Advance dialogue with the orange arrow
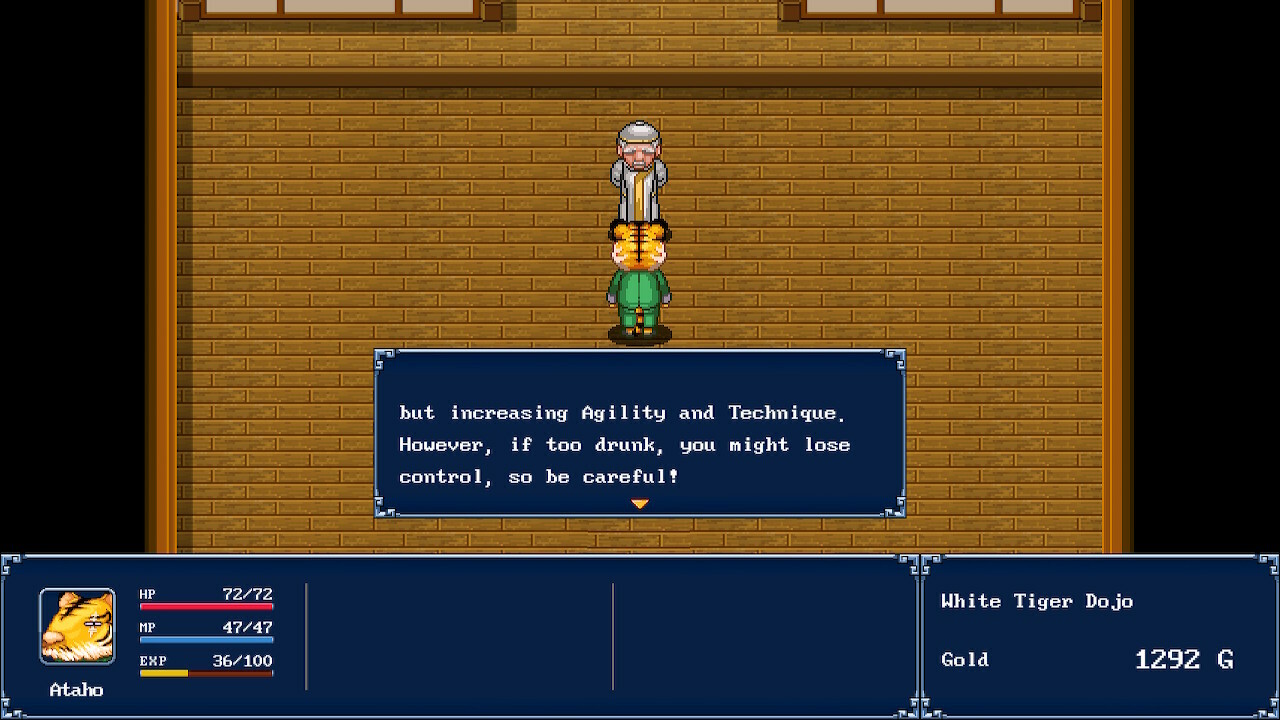The width and height of the screenshot is (1280, 720). click(640, 504)
